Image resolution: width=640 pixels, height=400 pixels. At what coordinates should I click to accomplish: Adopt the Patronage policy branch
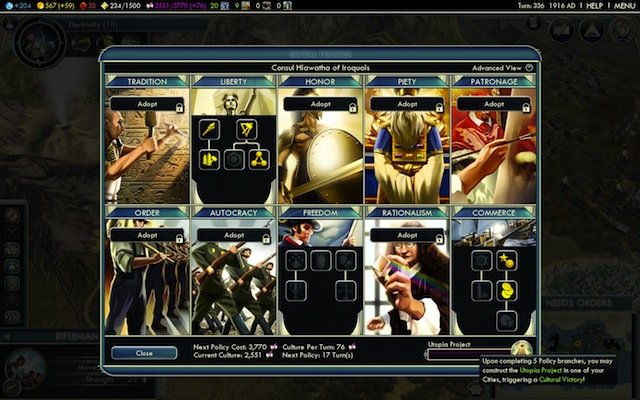pyautogui.click(x=493, y=103)
